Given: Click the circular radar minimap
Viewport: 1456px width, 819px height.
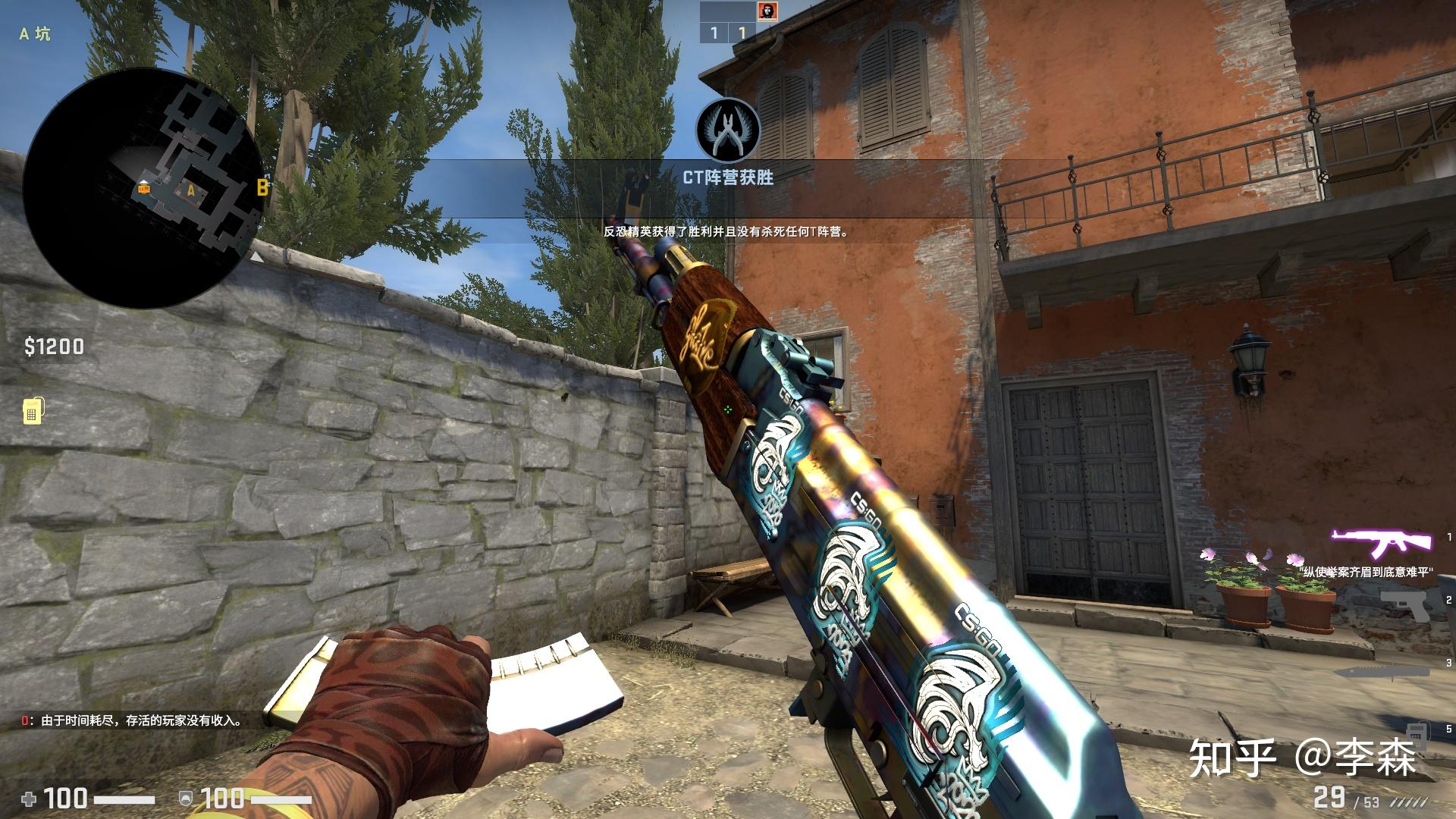Looking at the screenshot, I should pos(144,187).
